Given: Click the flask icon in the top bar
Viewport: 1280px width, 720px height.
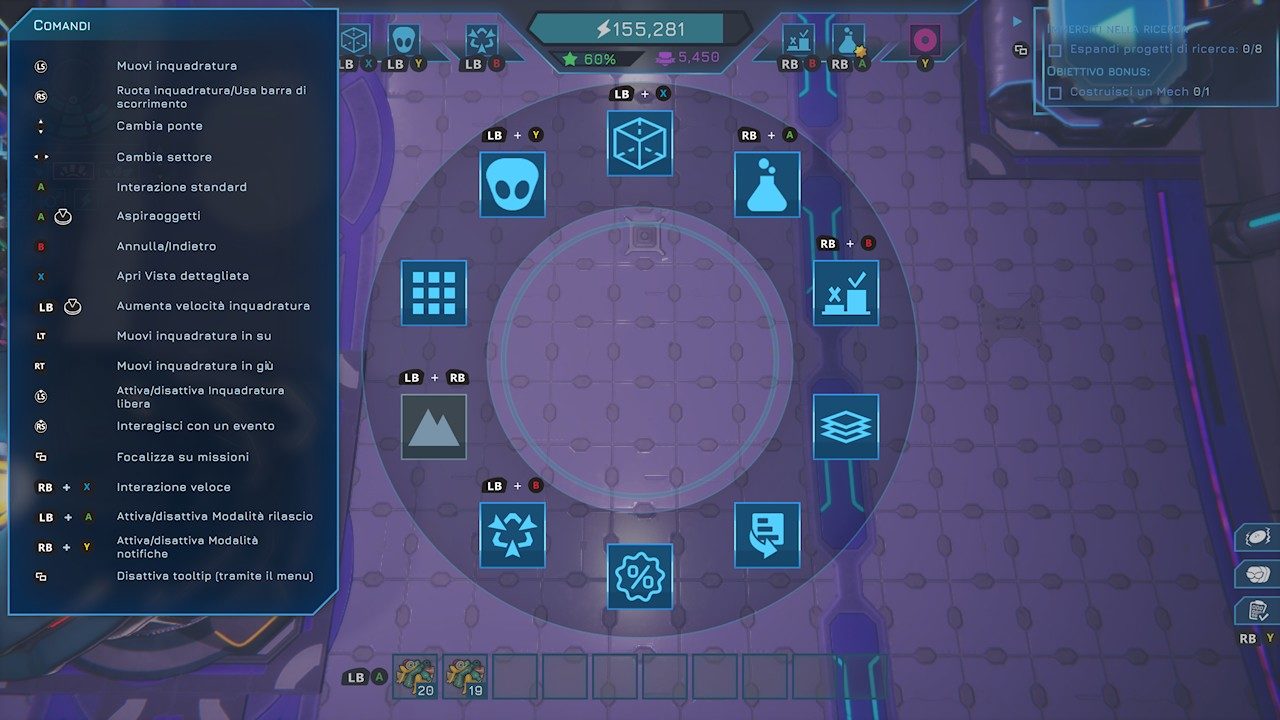Looking at the screenshot, I should pyautogui.click(x=848, y=41).
